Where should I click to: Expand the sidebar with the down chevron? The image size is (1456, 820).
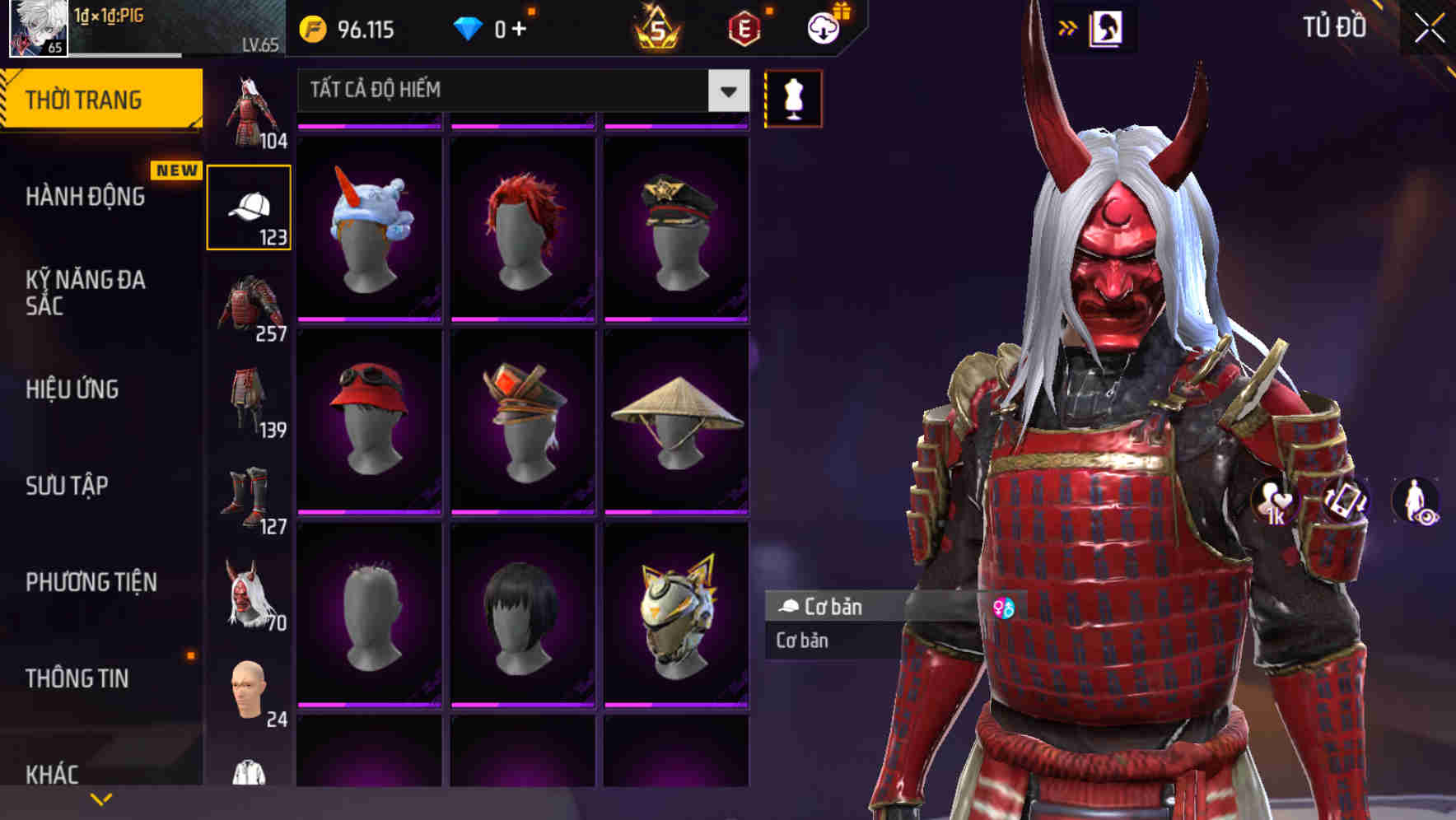coord(102,797)
